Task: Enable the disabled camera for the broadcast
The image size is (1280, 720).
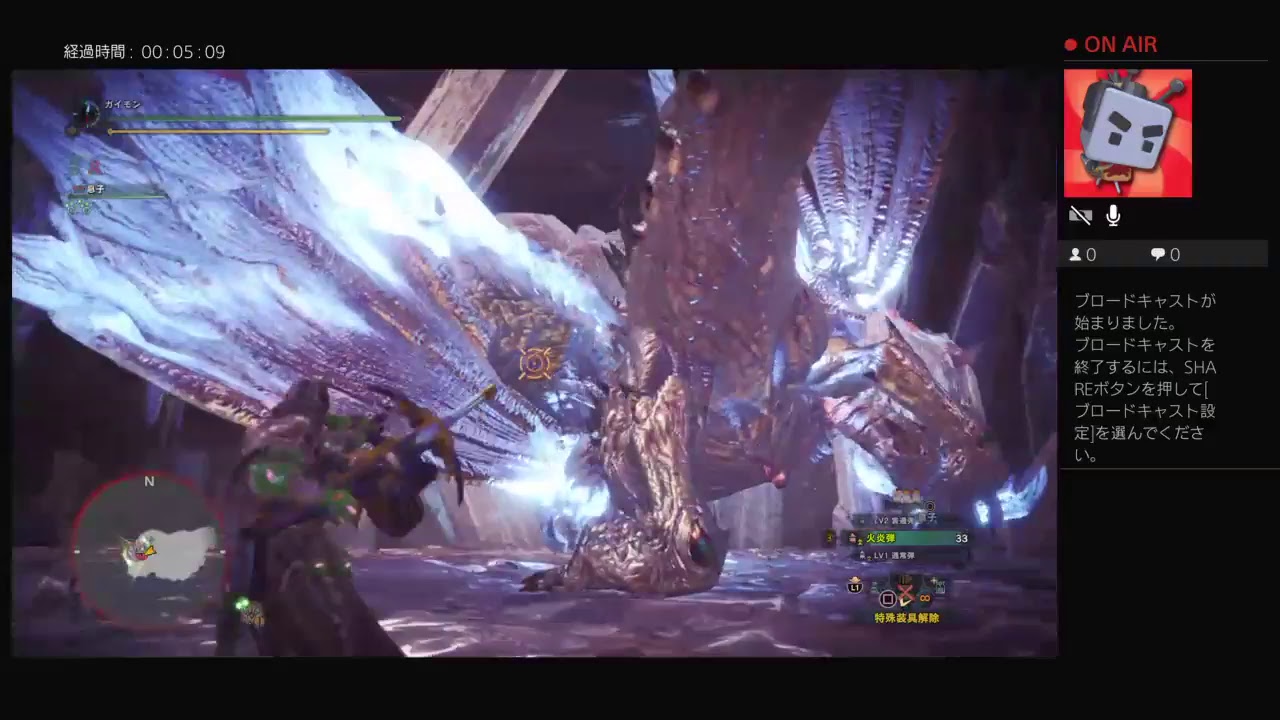Action: click(x=1081, y=215)
